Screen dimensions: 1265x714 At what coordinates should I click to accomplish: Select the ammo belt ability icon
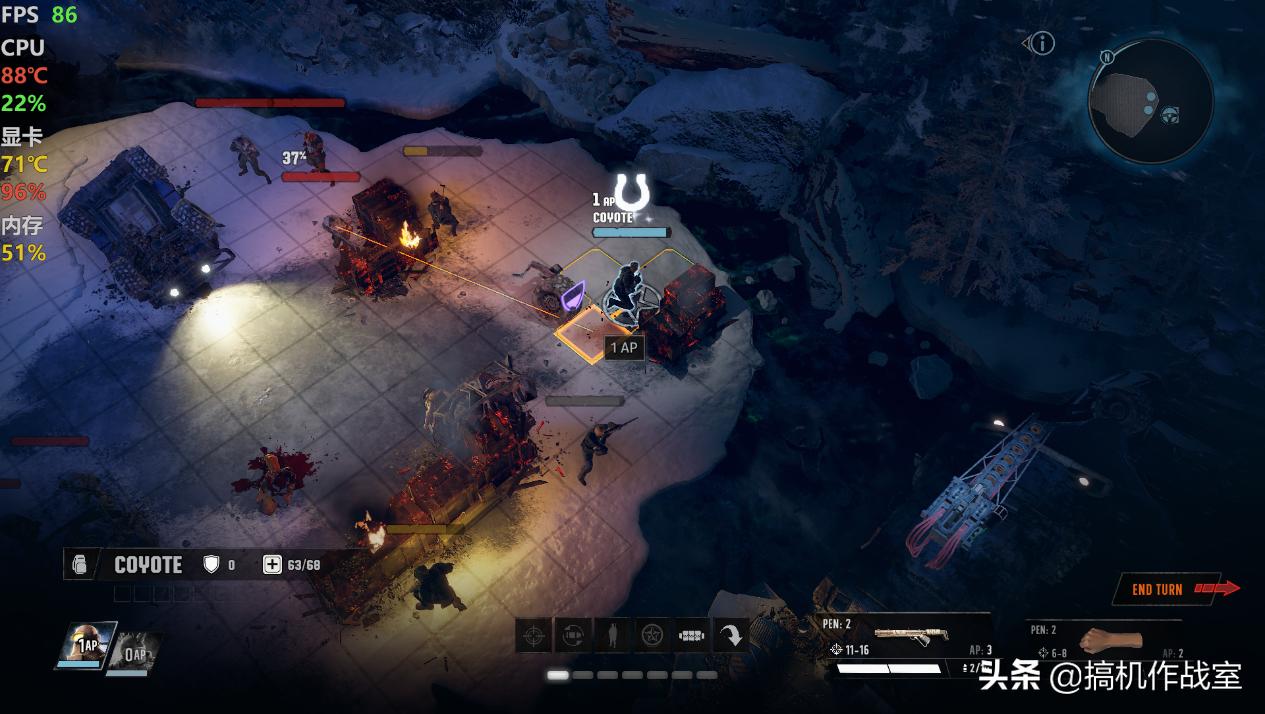point(692,635)
